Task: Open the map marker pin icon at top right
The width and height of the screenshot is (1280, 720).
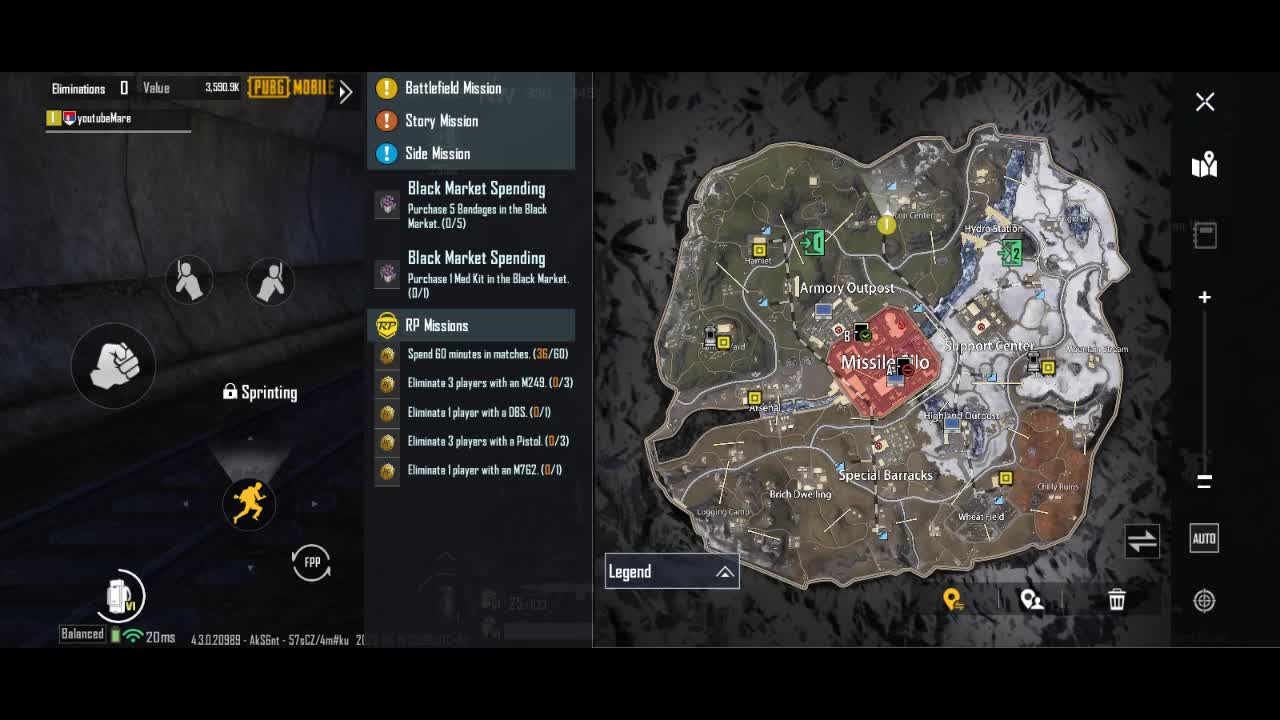Action: [1204, 165]
